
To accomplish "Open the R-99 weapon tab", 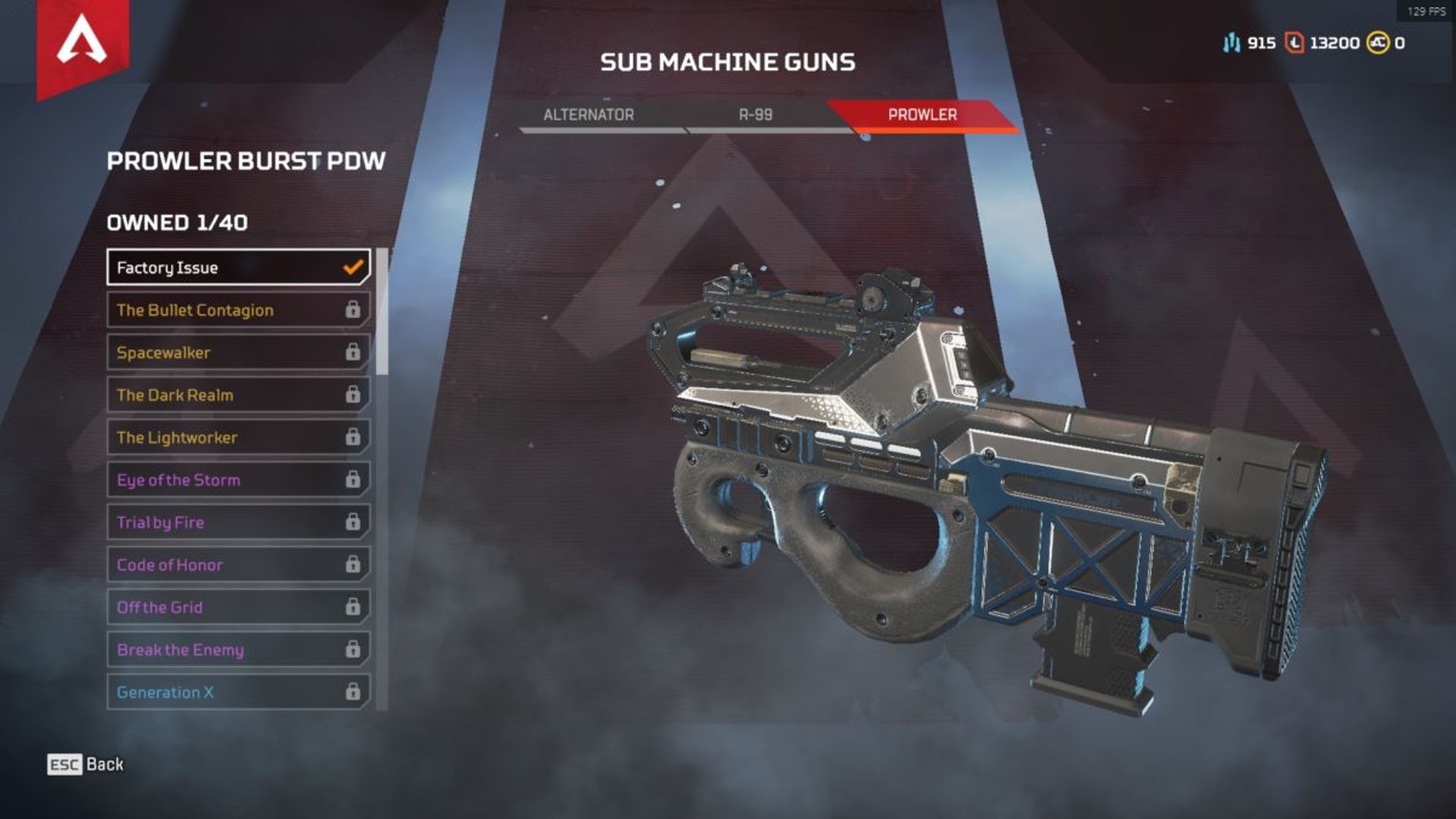I will coord(755,115).
